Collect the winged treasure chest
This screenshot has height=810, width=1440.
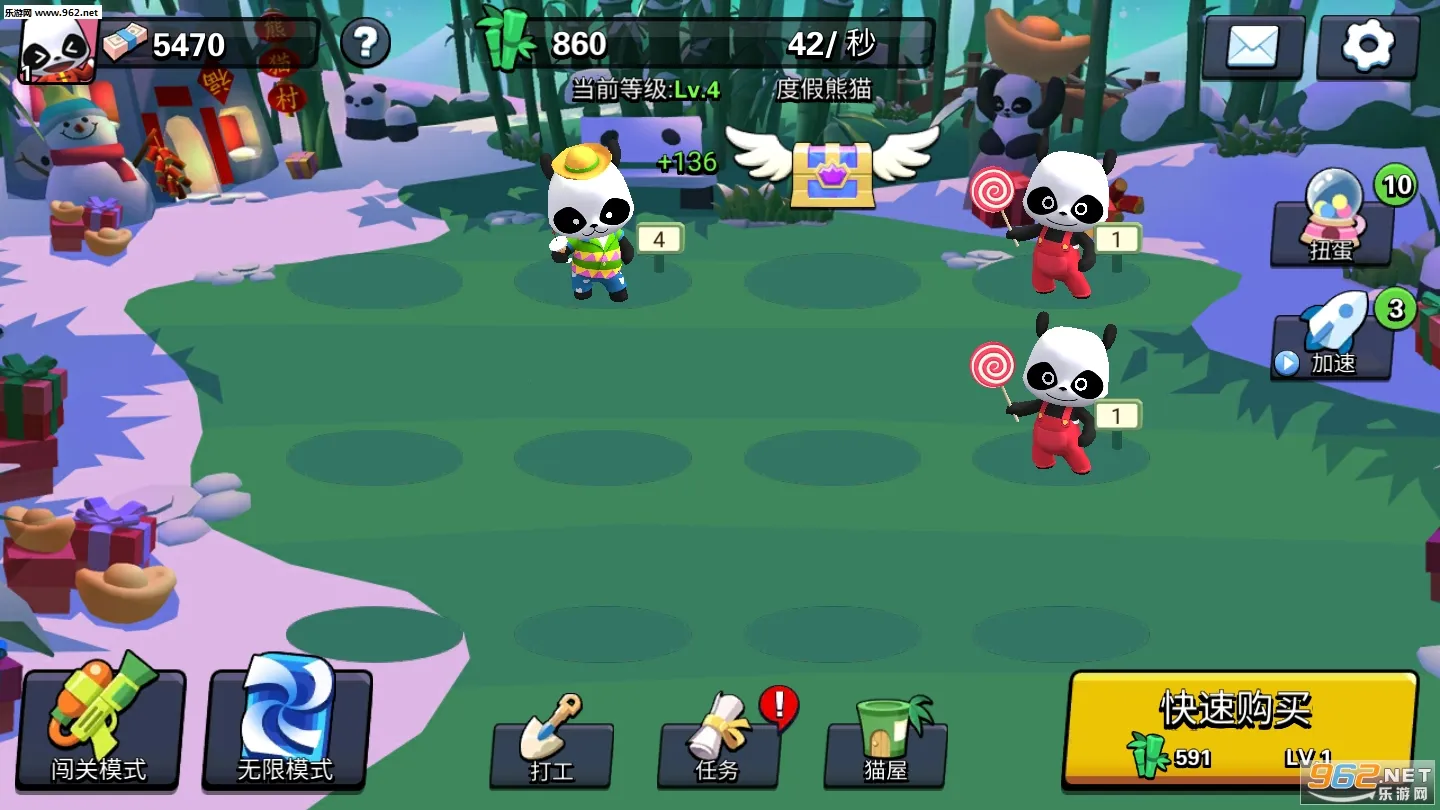(832, 172)
